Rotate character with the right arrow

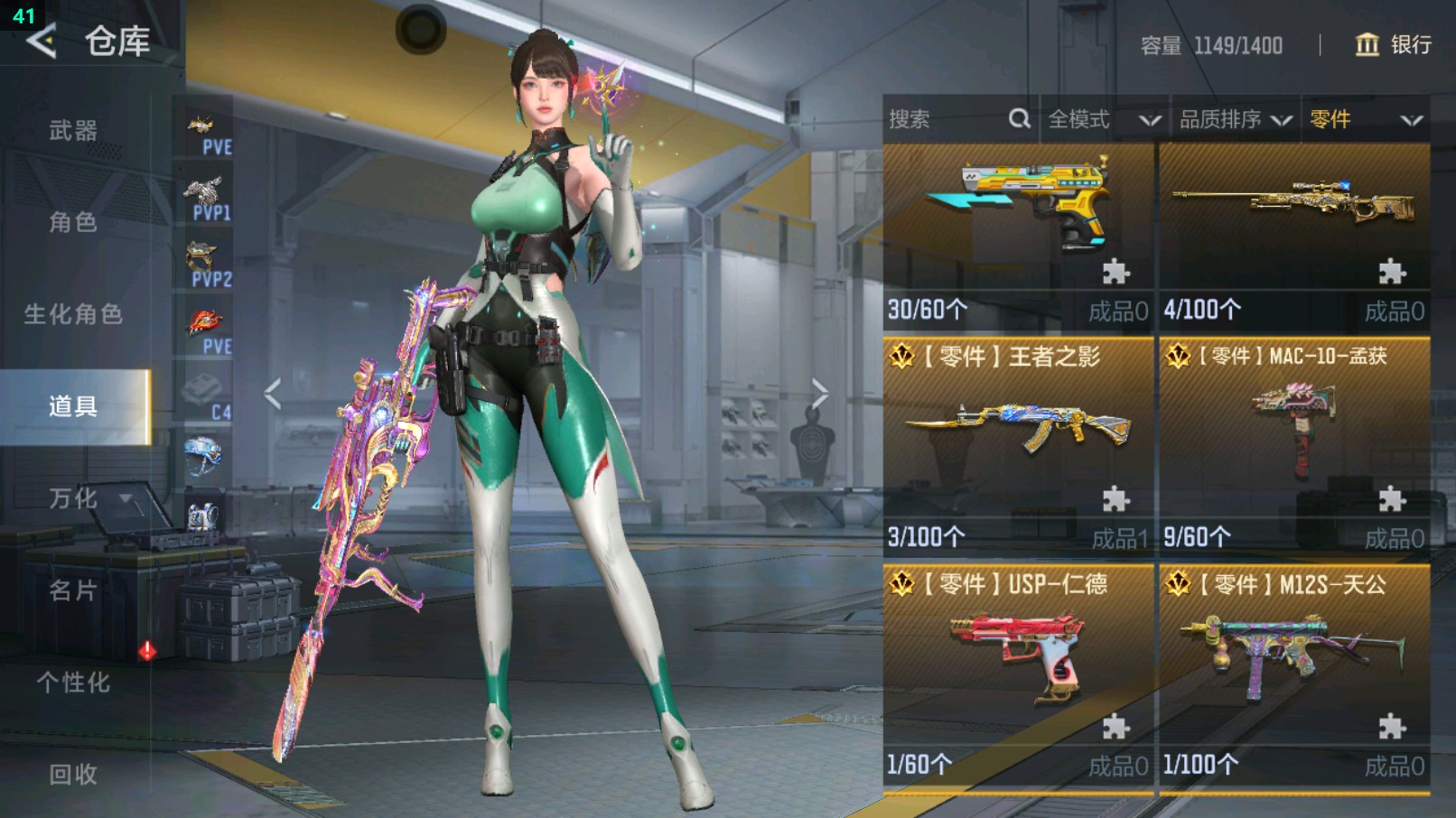[819, 394]
